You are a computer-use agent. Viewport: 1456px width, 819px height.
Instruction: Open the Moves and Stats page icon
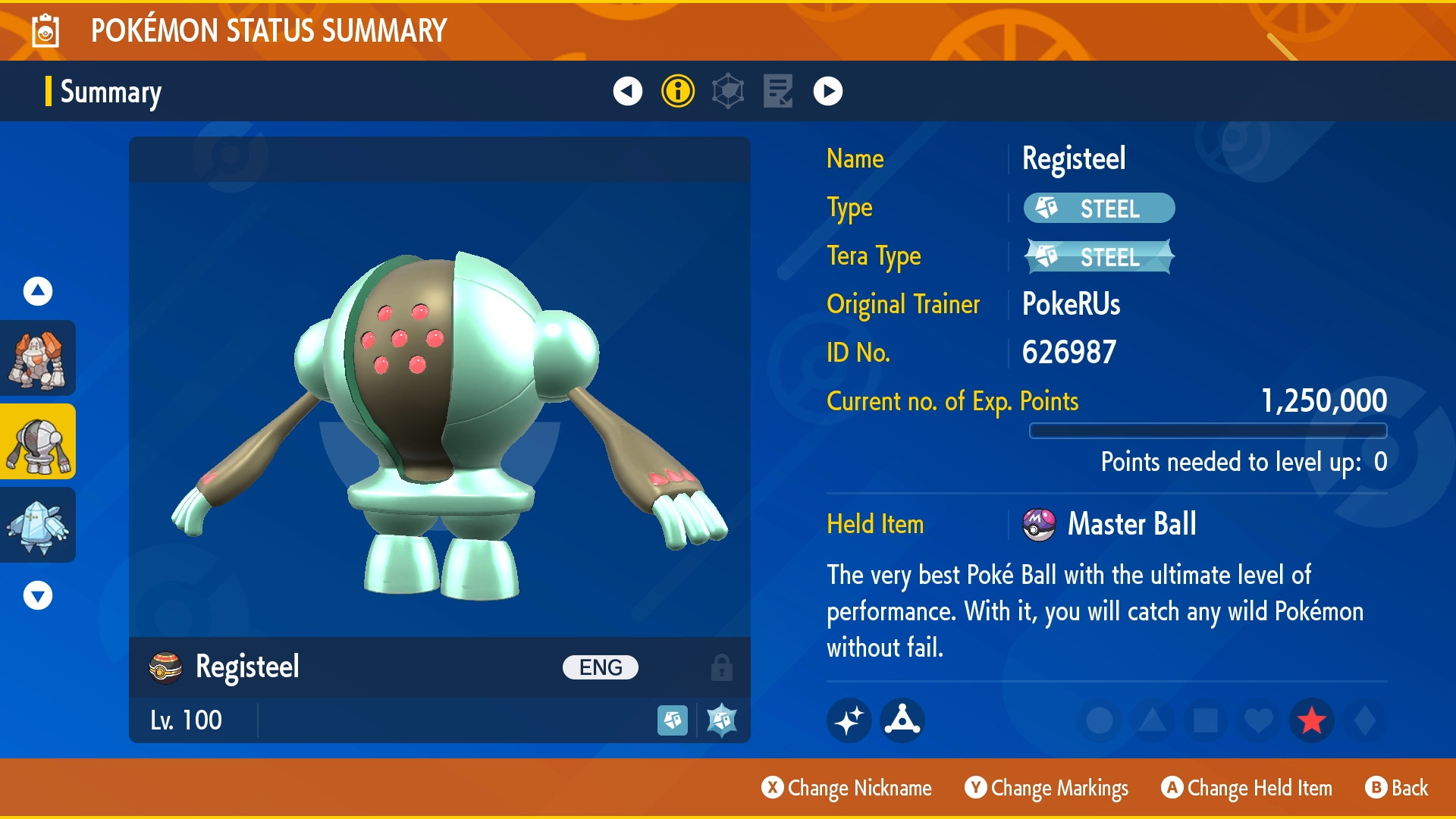point(729,93)
